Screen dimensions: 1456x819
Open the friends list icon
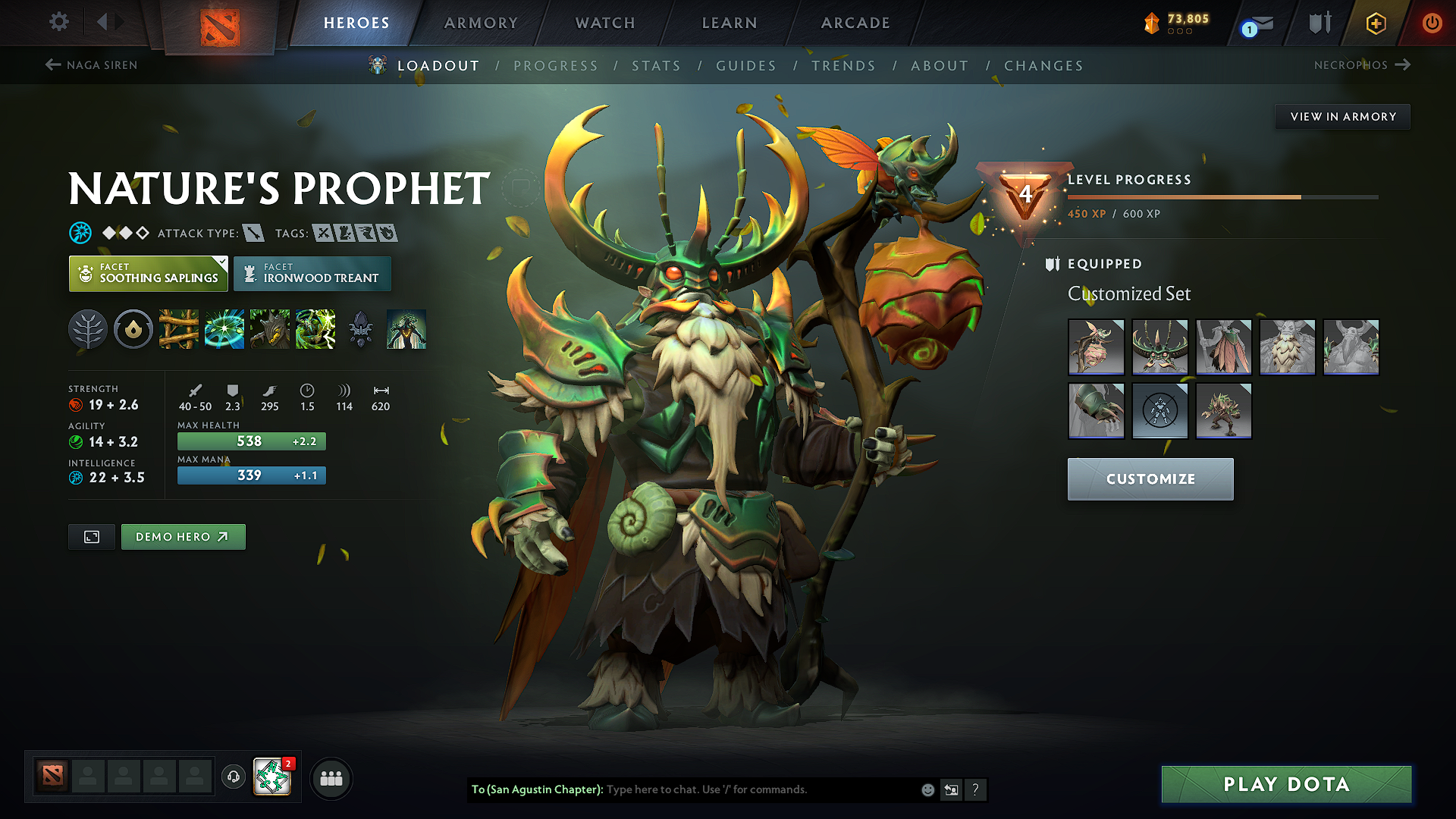coord(331,778)
